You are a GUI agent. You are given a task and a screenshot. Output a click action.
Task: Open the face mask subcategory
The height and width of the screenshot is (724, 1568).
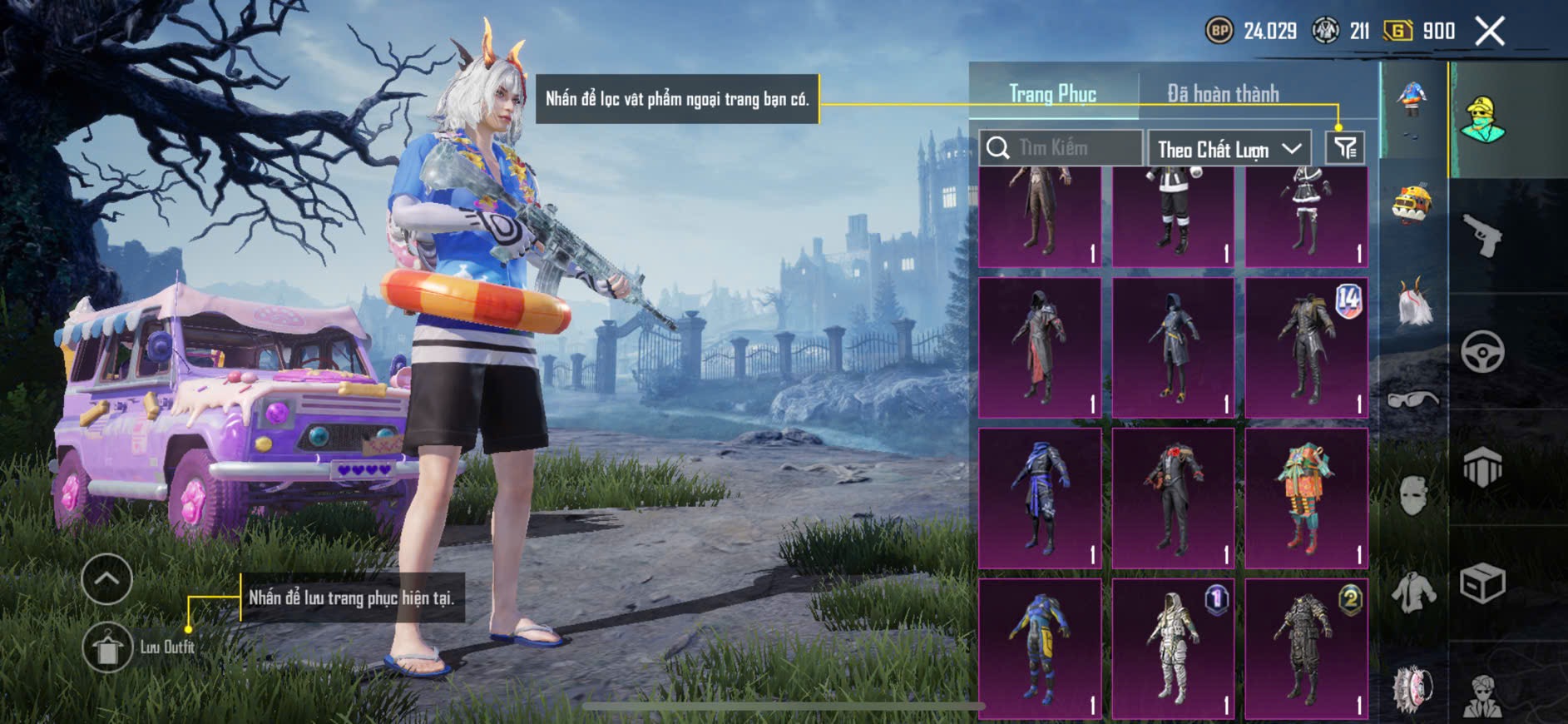pyautogui.click(x=1412, y=497)
